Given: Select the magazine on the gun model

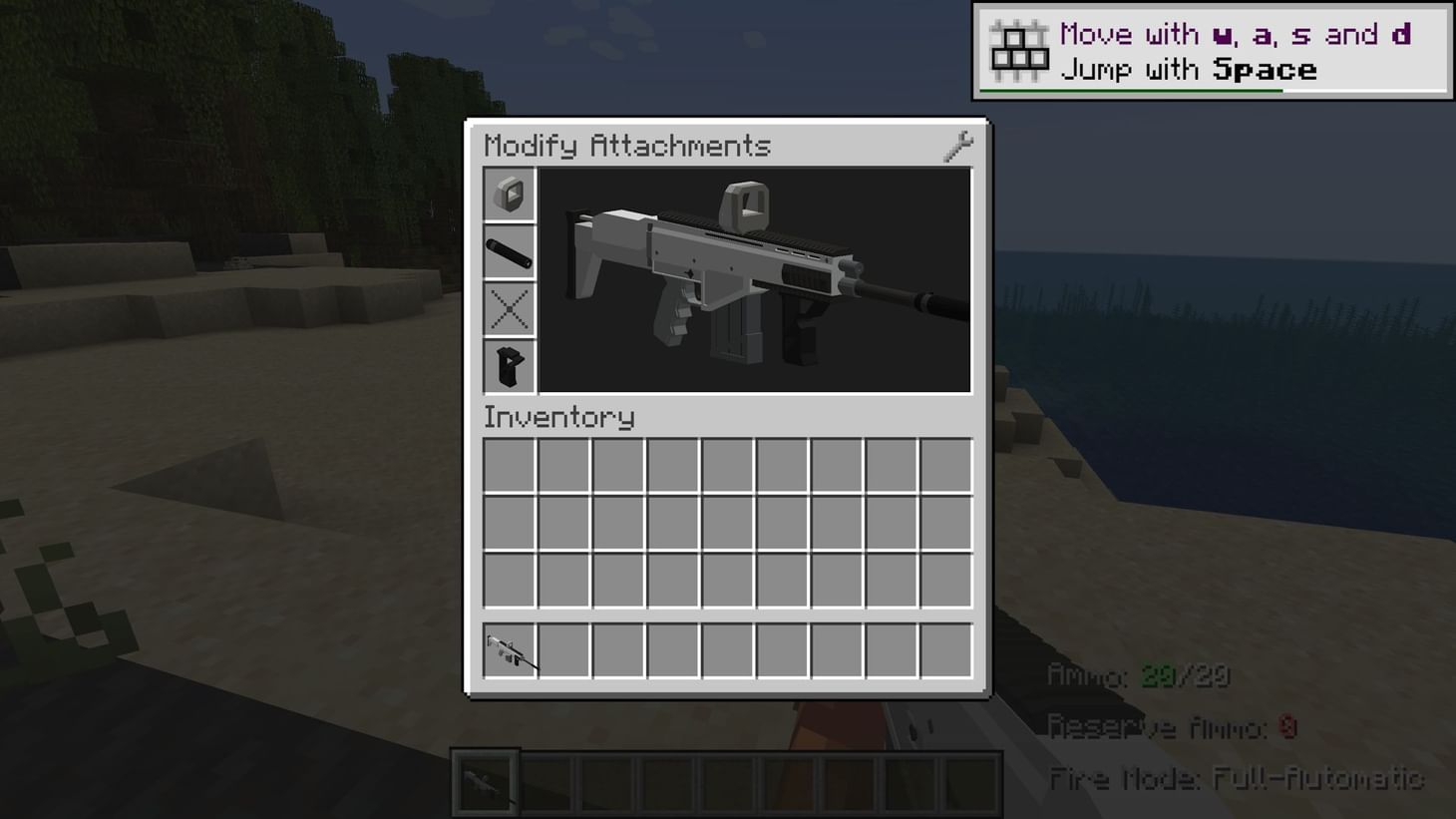Looking at the screenshot, I should pyautogui.click(x=735, y=339).
